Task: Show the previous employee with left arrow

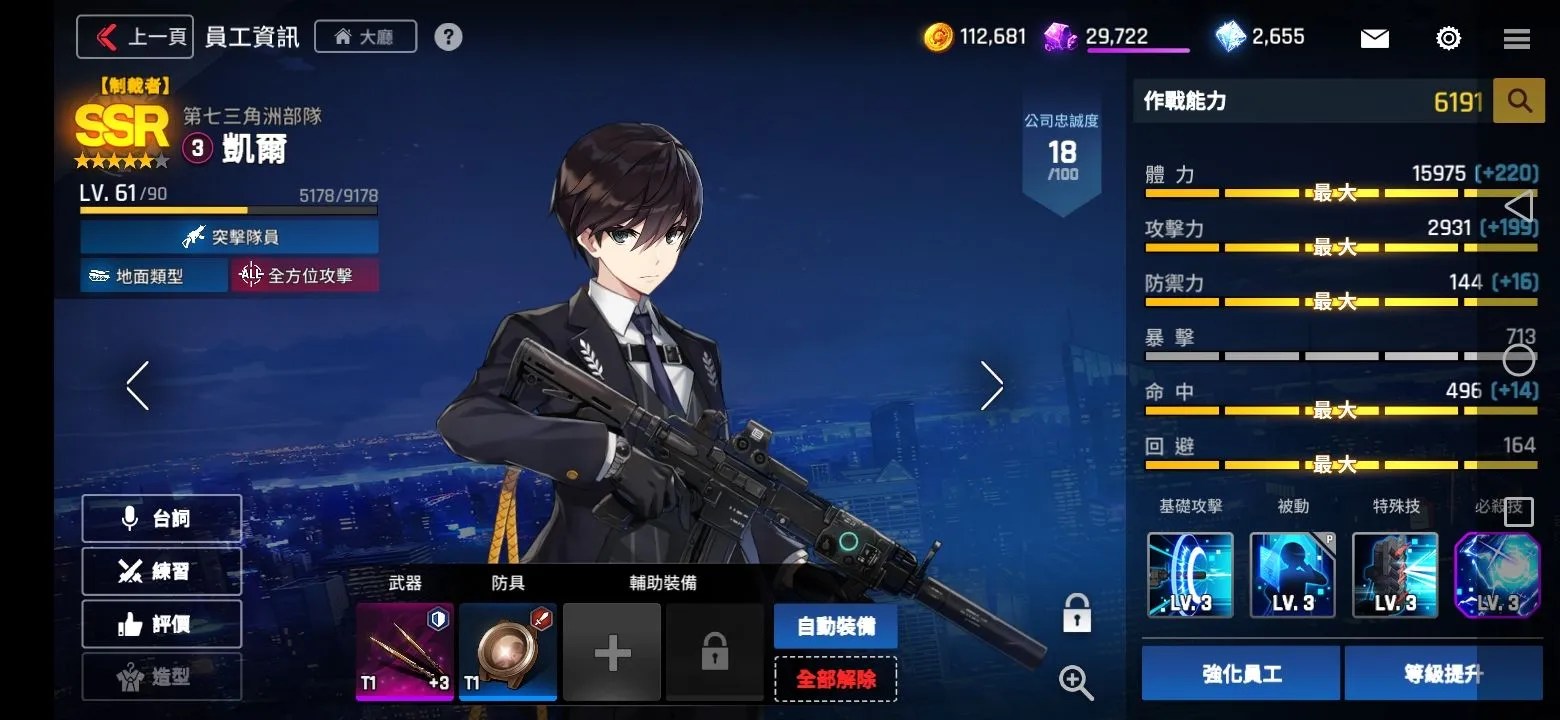Action: (138, 385)
